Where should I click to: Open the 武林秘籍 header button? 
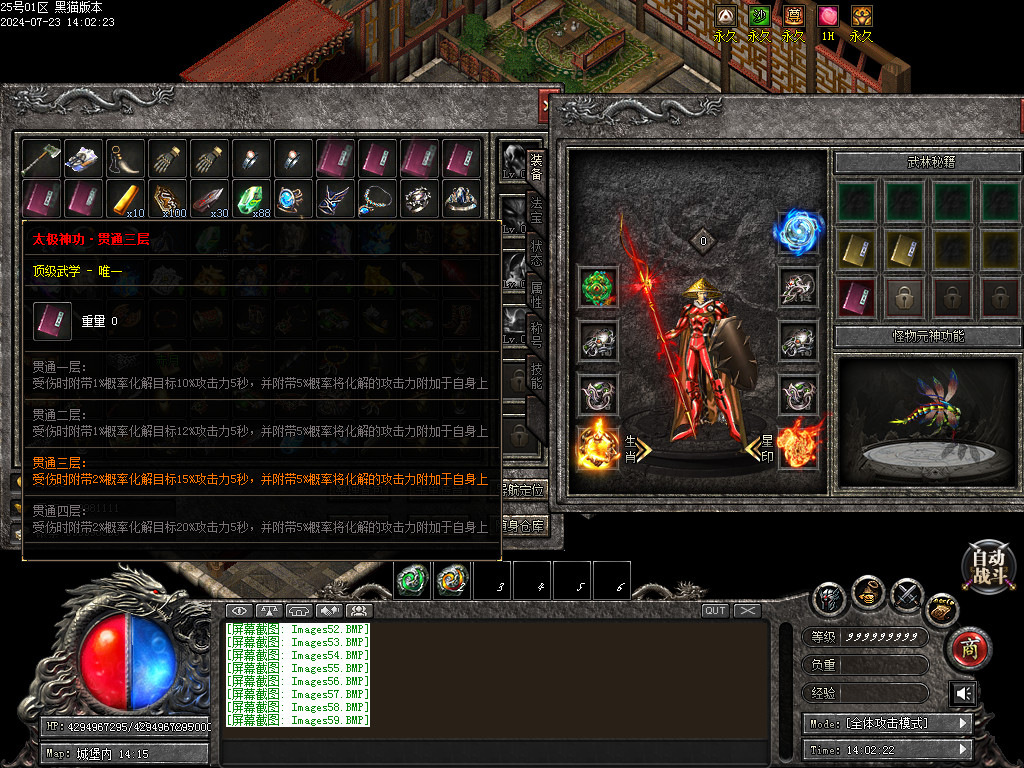pyautogui.click(x=928, y=162)
